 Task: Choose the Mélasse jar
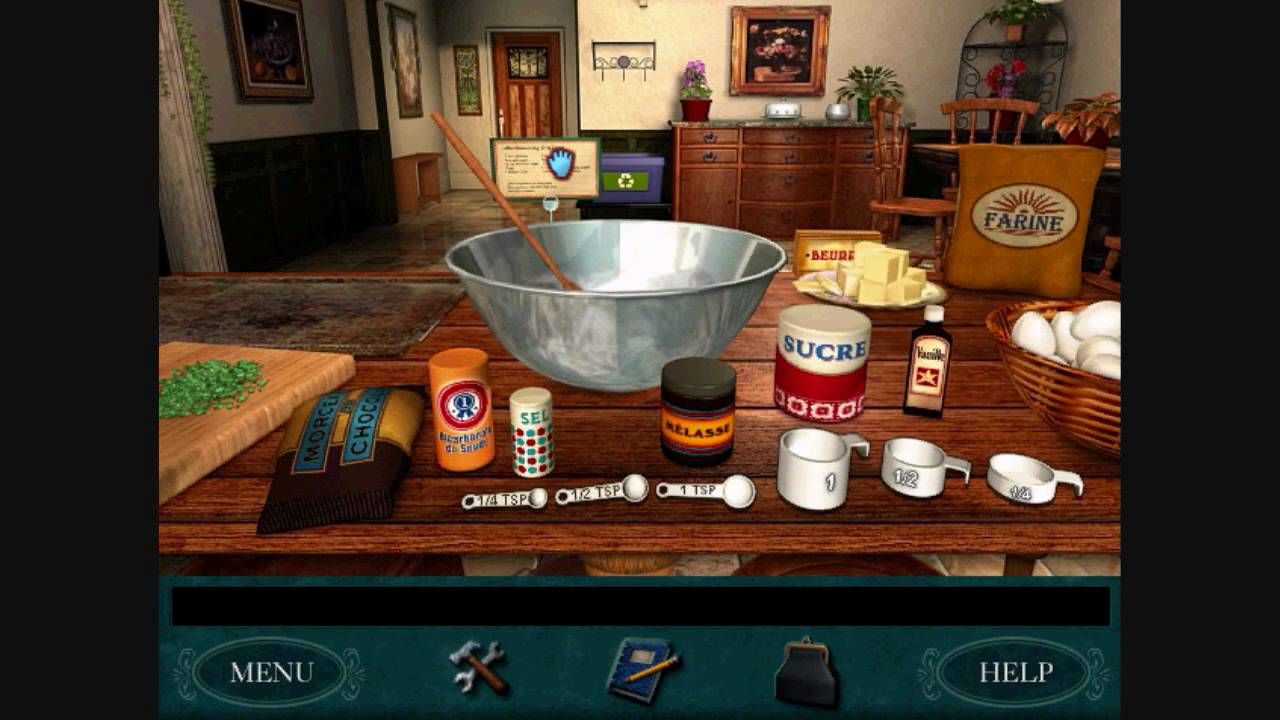698,410
